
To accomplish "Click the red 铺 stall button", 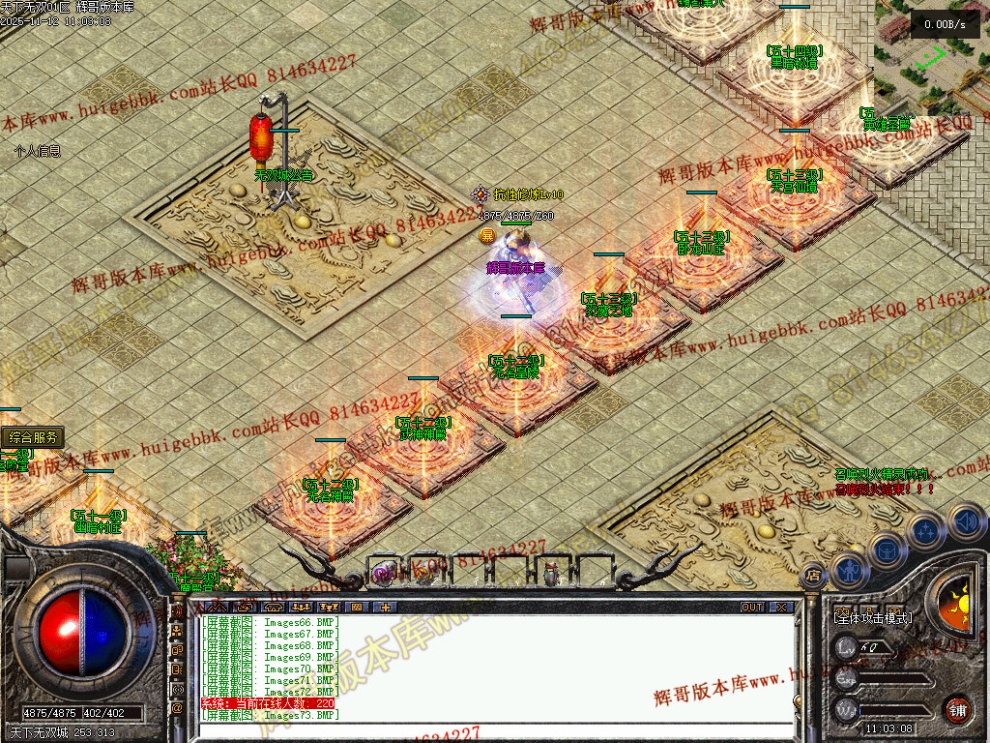I will tap(958, 709).
